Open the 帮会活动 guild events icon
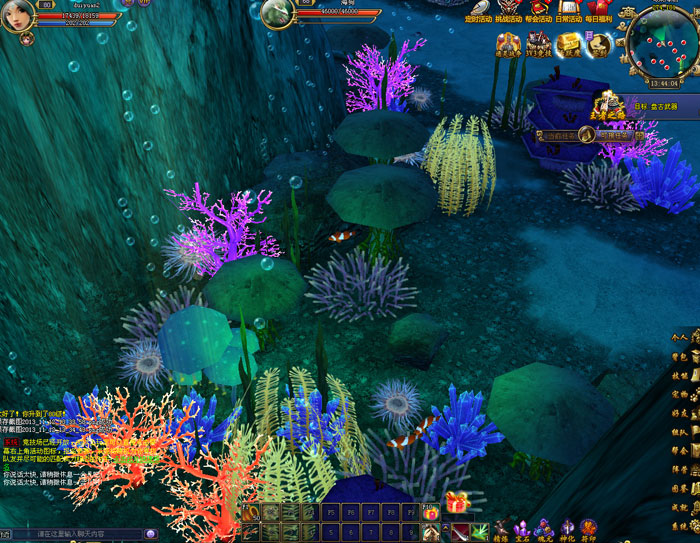Viewport: 700px width, 543px height. click(539, 9)
